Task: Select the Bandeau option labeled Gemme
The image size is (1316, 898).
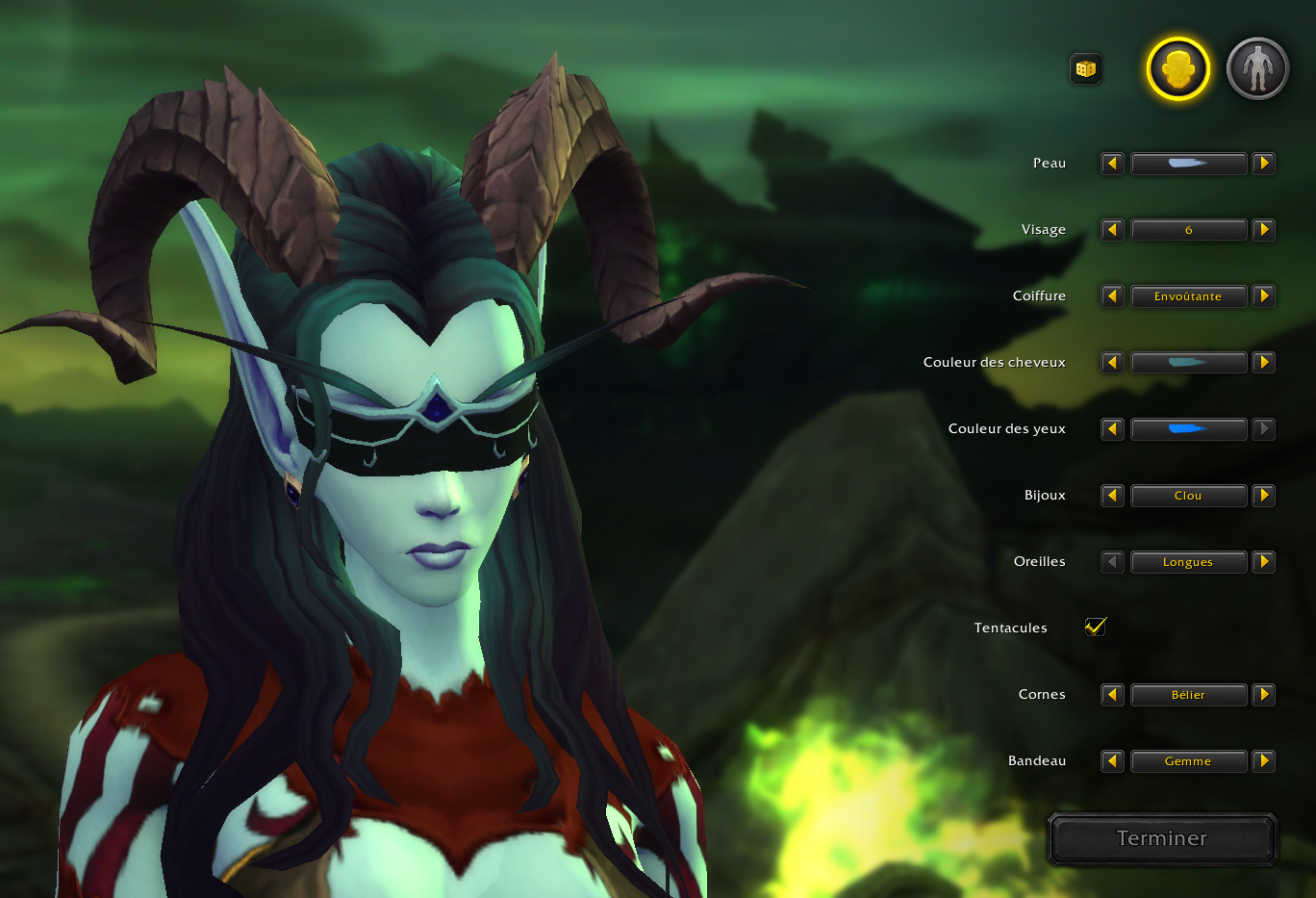Action: tap(1189, 760)
